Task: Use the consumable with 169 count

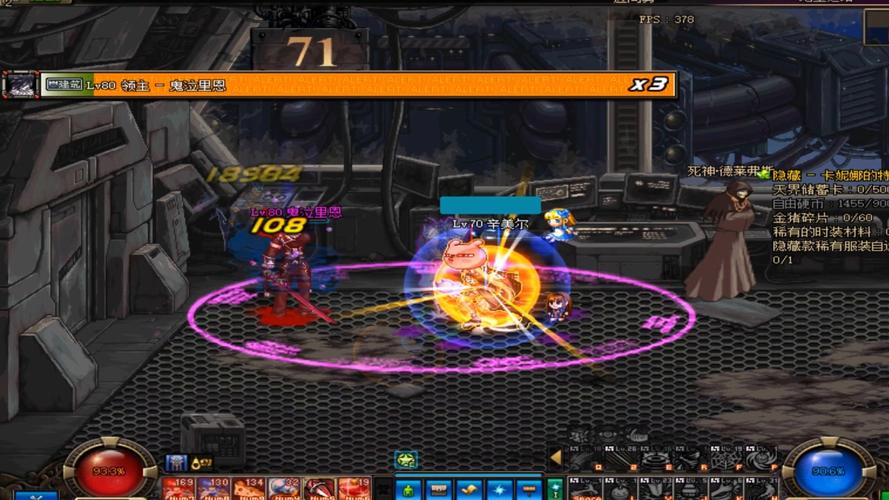Action: pyautogui.click(x=179, y=489)
